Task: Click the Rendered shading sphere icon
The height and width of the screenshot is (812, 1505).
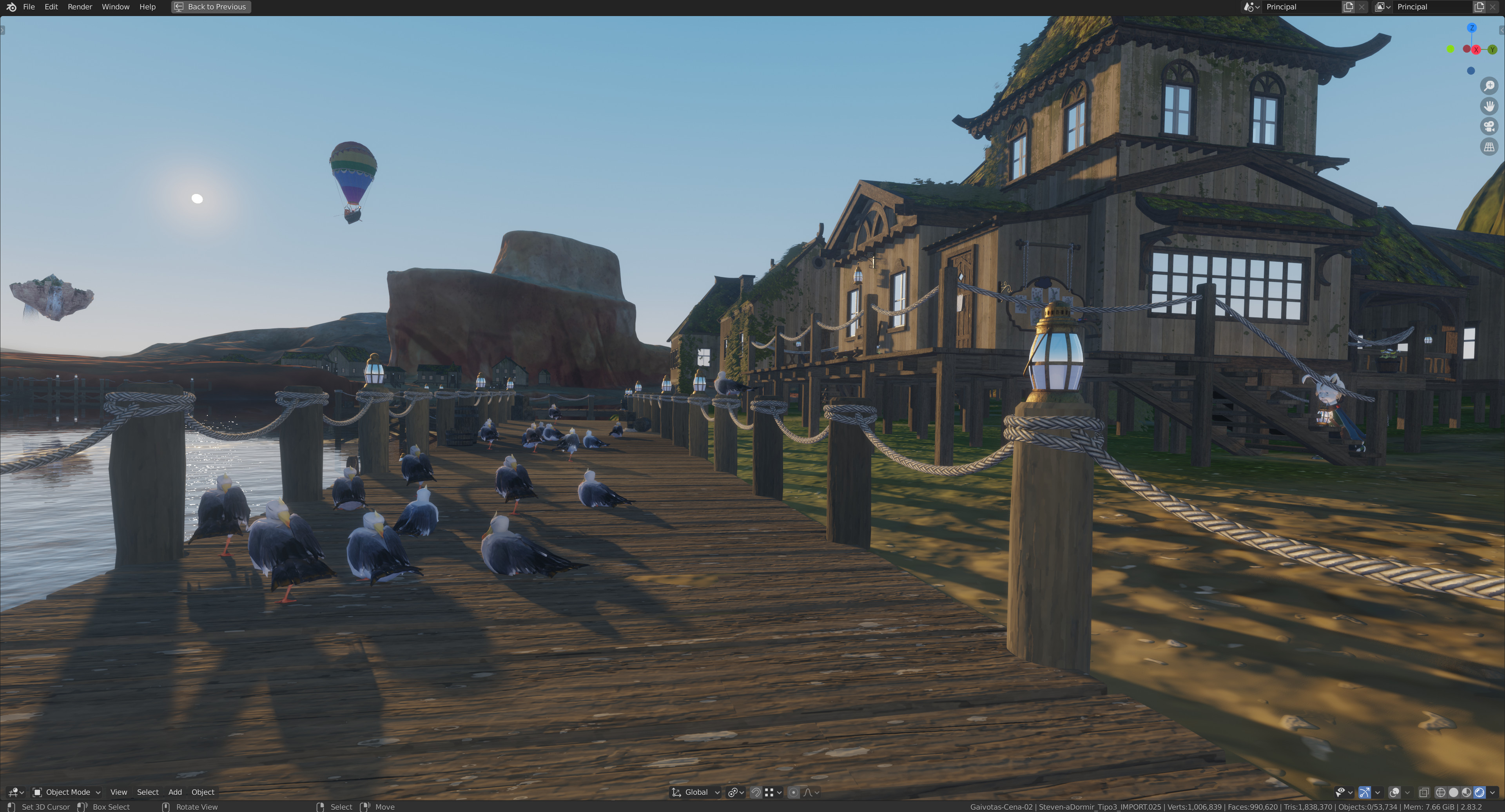Action: 1480,793
